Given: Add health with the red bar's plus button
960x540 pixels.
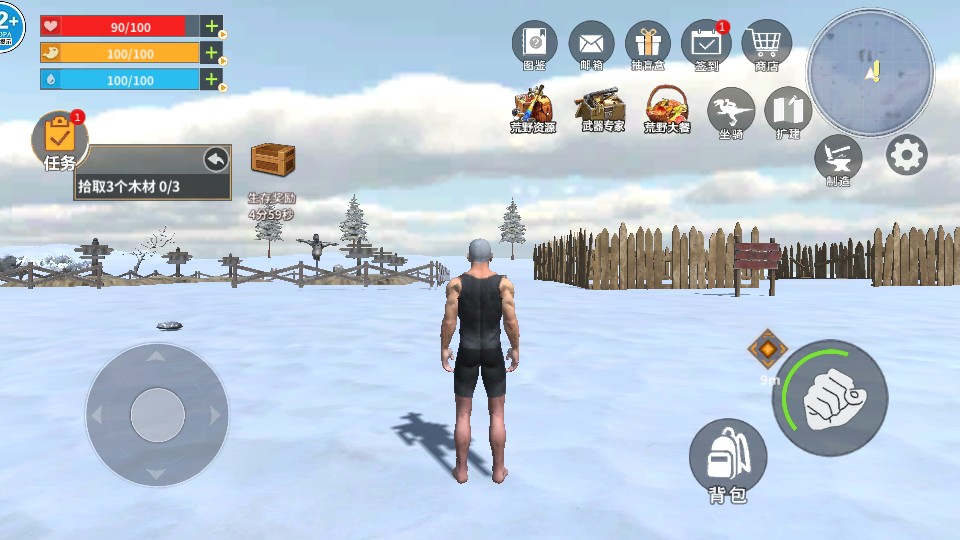Looking at the screenshot, I should [212, 27].
